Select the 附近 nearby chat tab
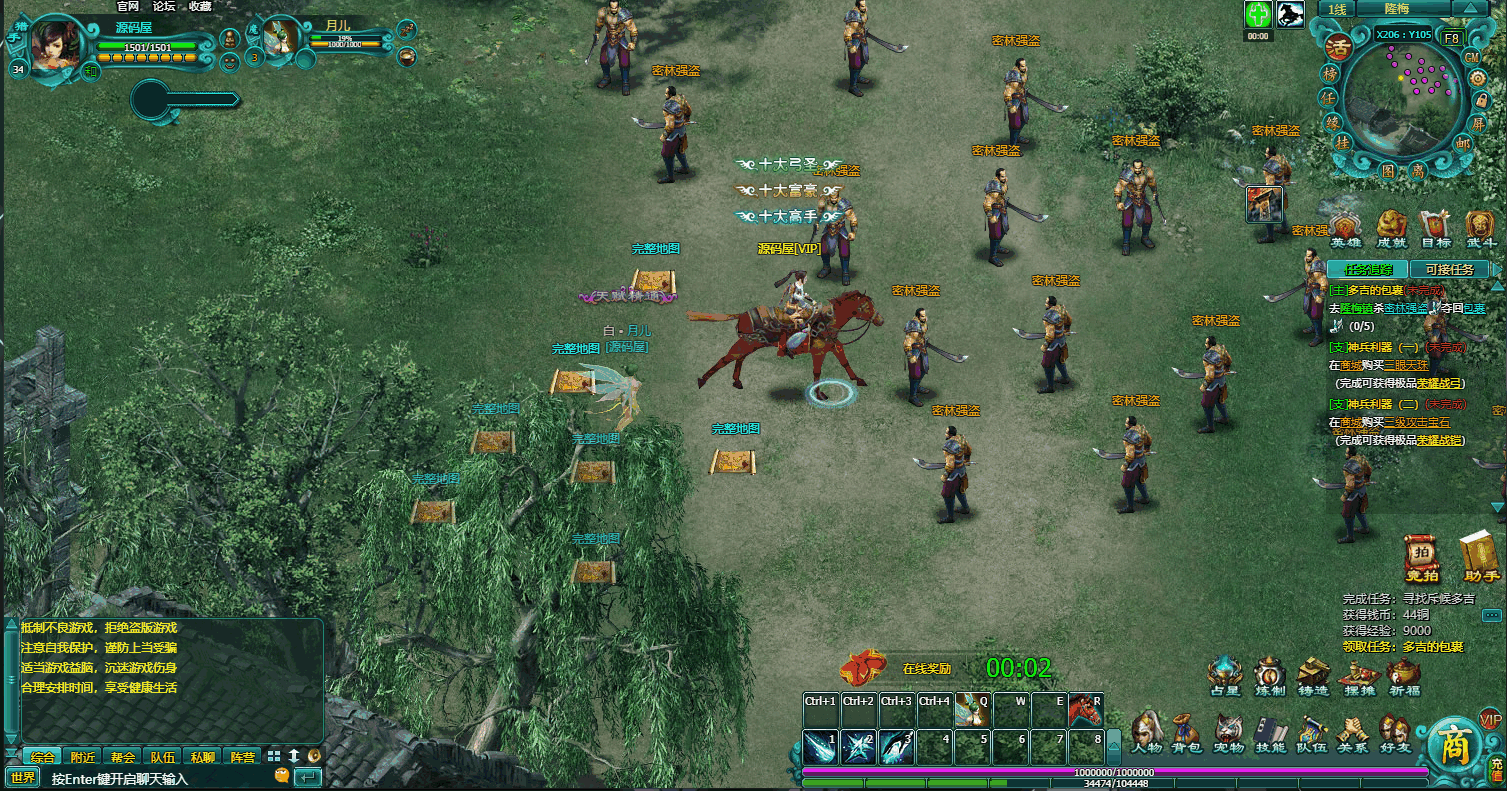Screen dimensions: 1507x791 [83, 757]
